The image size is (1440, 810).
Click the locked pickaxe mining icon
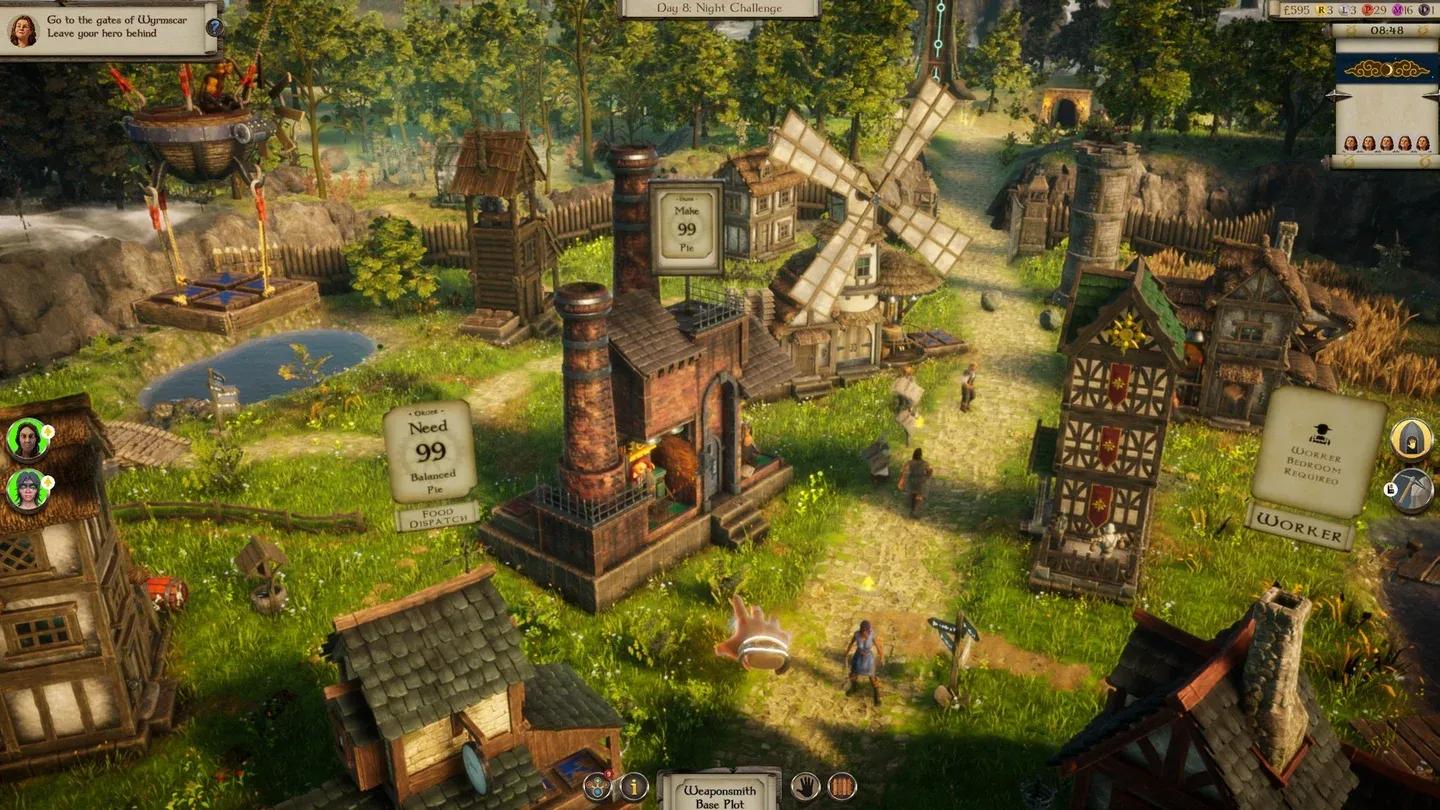[1412, 490]
